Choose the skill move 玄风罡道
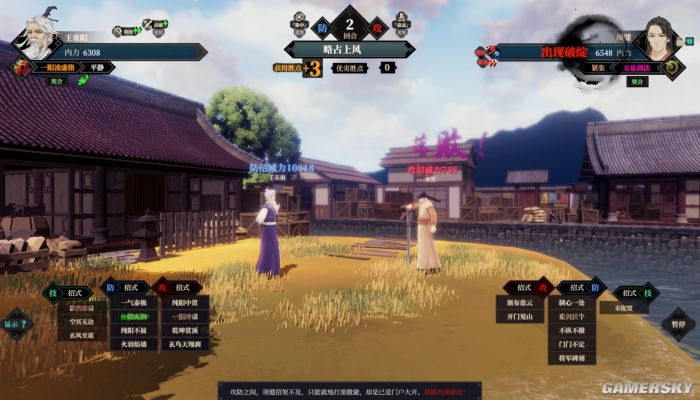Screen dimensions: 700x400 [x=84, y=336]
